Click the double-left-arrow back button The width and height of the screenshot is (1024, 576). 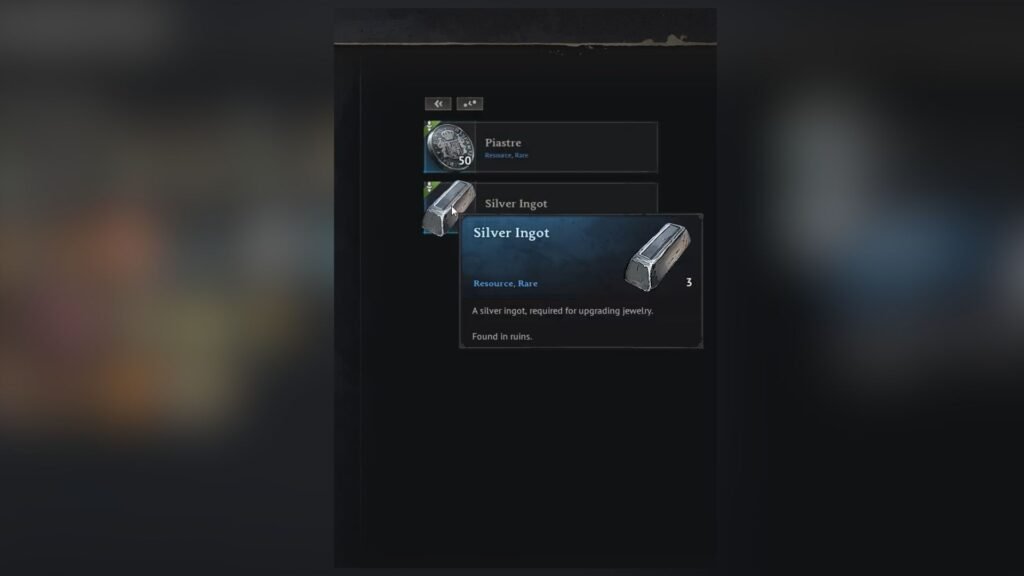(438, 103)
